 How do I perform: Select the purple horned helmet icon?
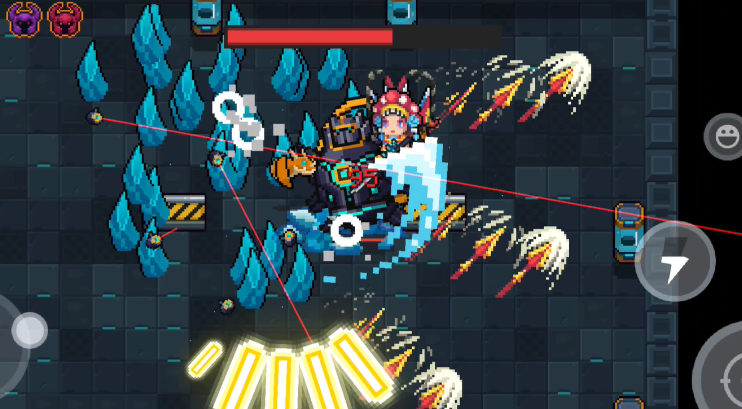22,18
